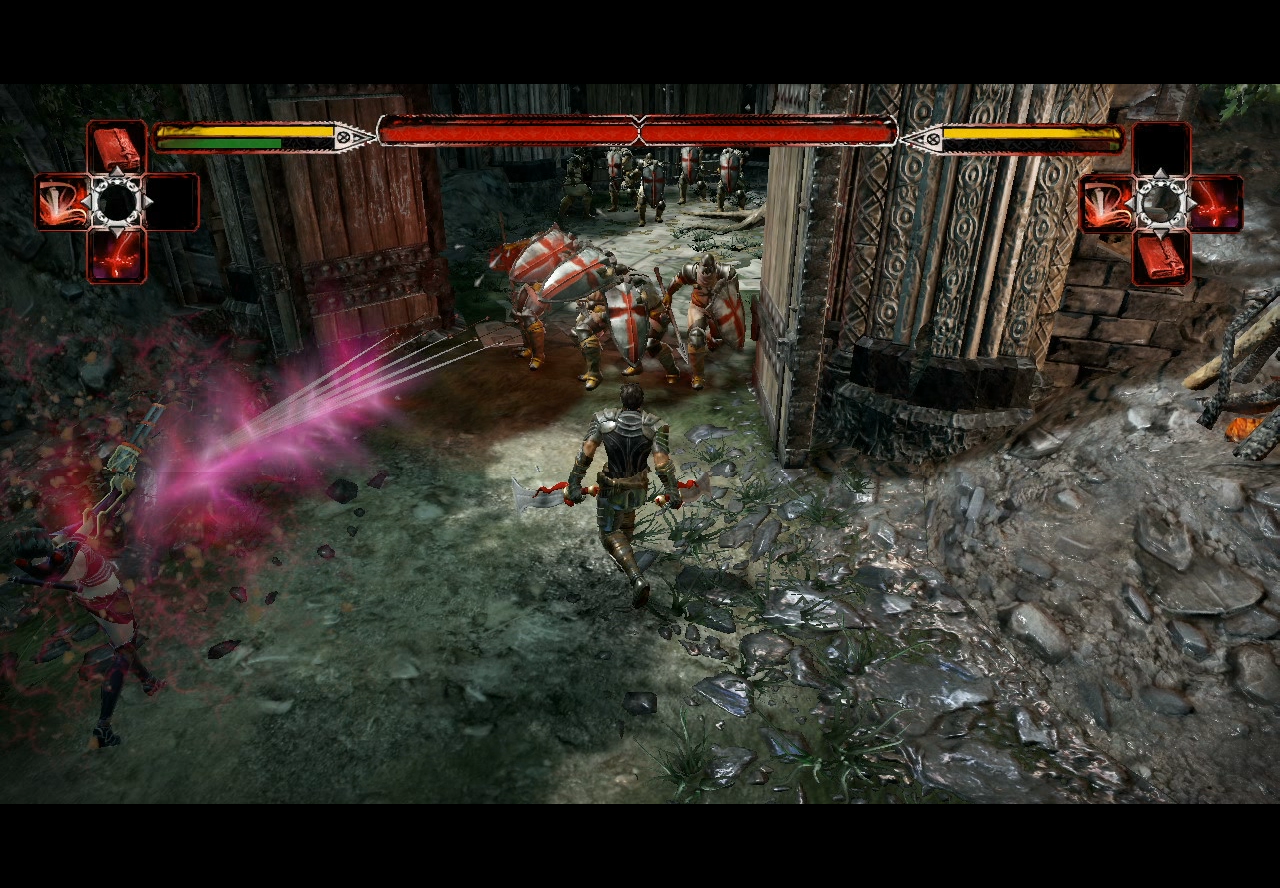Select the red tome icon atop the left skill cross
The image size is (1280, 888).
[x=117, y=147]
